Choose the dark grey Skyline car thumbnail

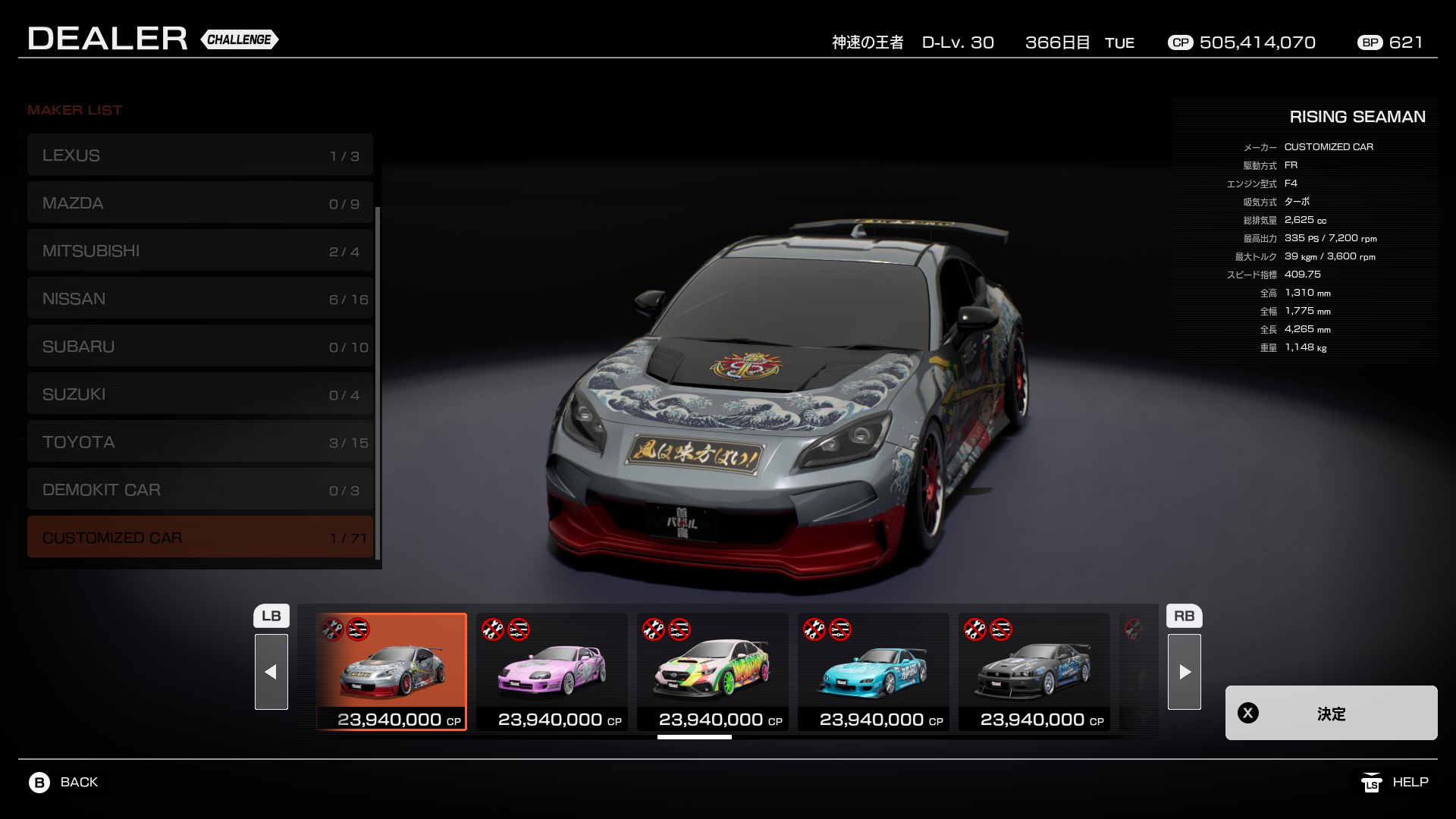[1034, 672]
